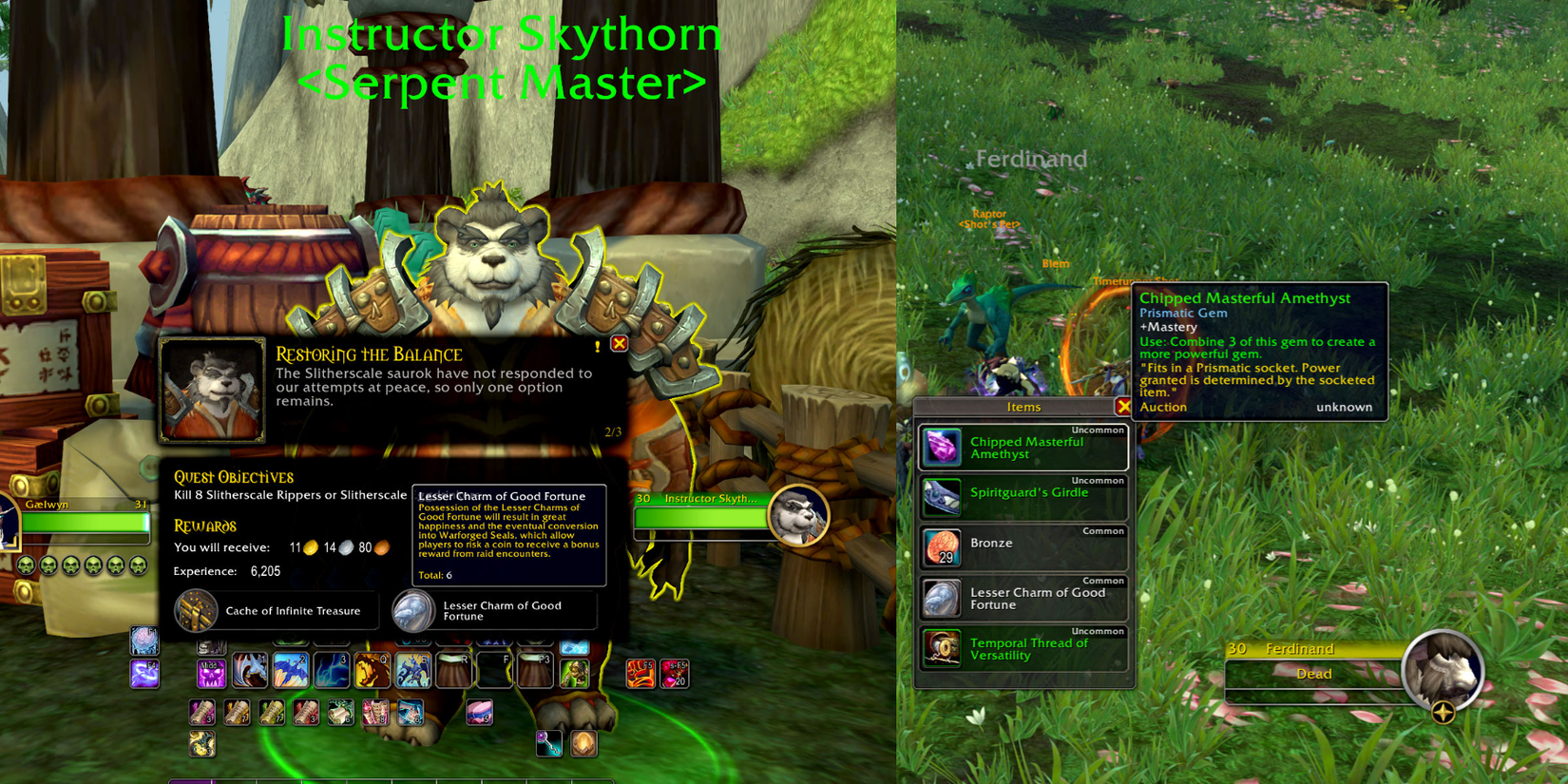Select the lightning ability in slot 3

(x=330, y=670)
